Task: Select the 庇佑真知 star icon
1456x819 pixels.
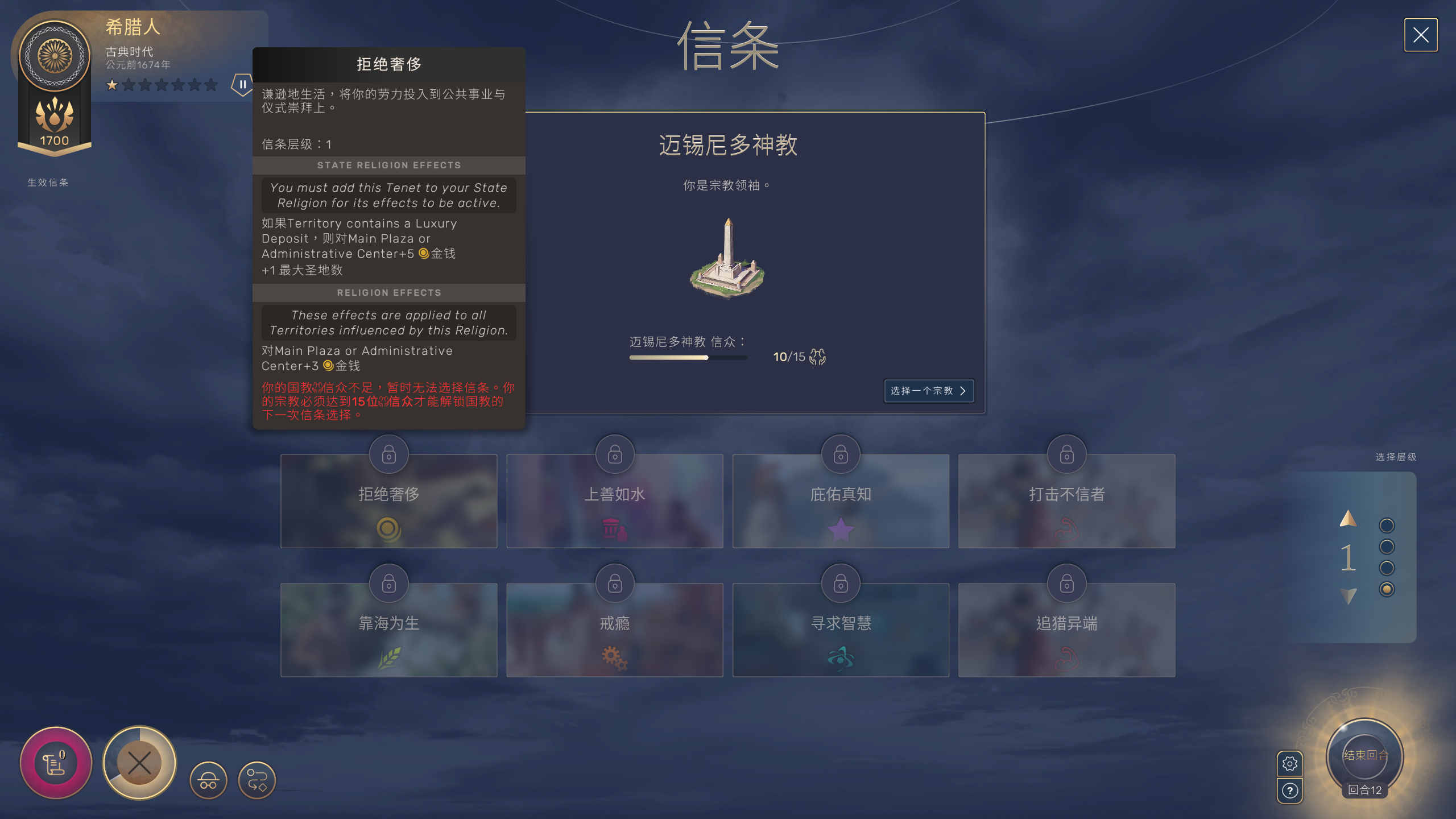Action: [x=840, y=530]
